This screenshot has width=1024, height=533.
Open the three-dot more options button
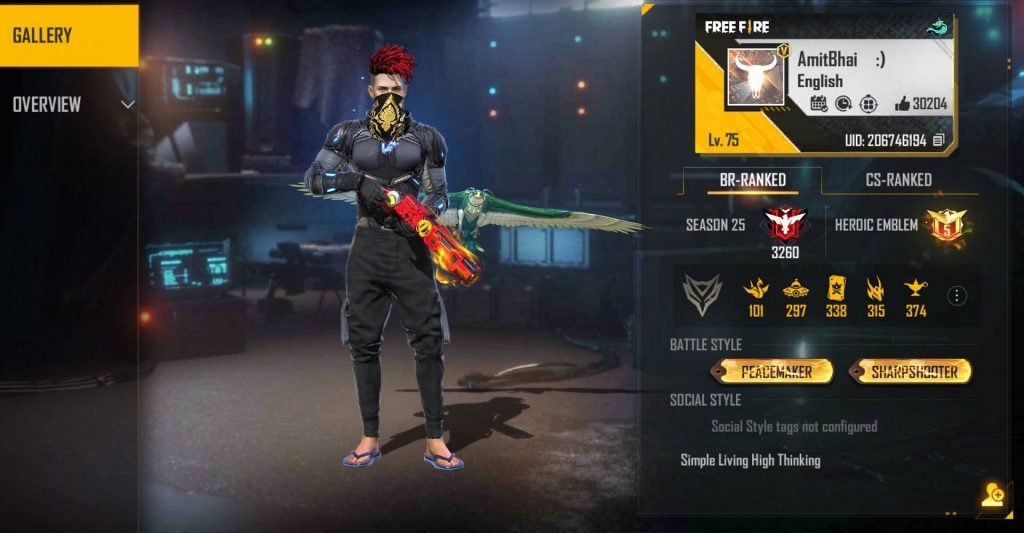pyautogui.click(x=957, y=296)
